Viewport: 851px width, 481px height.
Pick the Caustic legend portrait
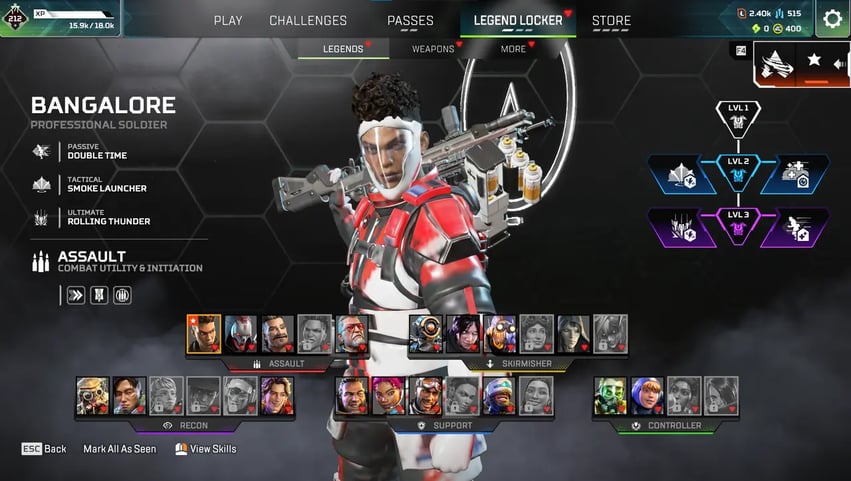pos(611,396)
